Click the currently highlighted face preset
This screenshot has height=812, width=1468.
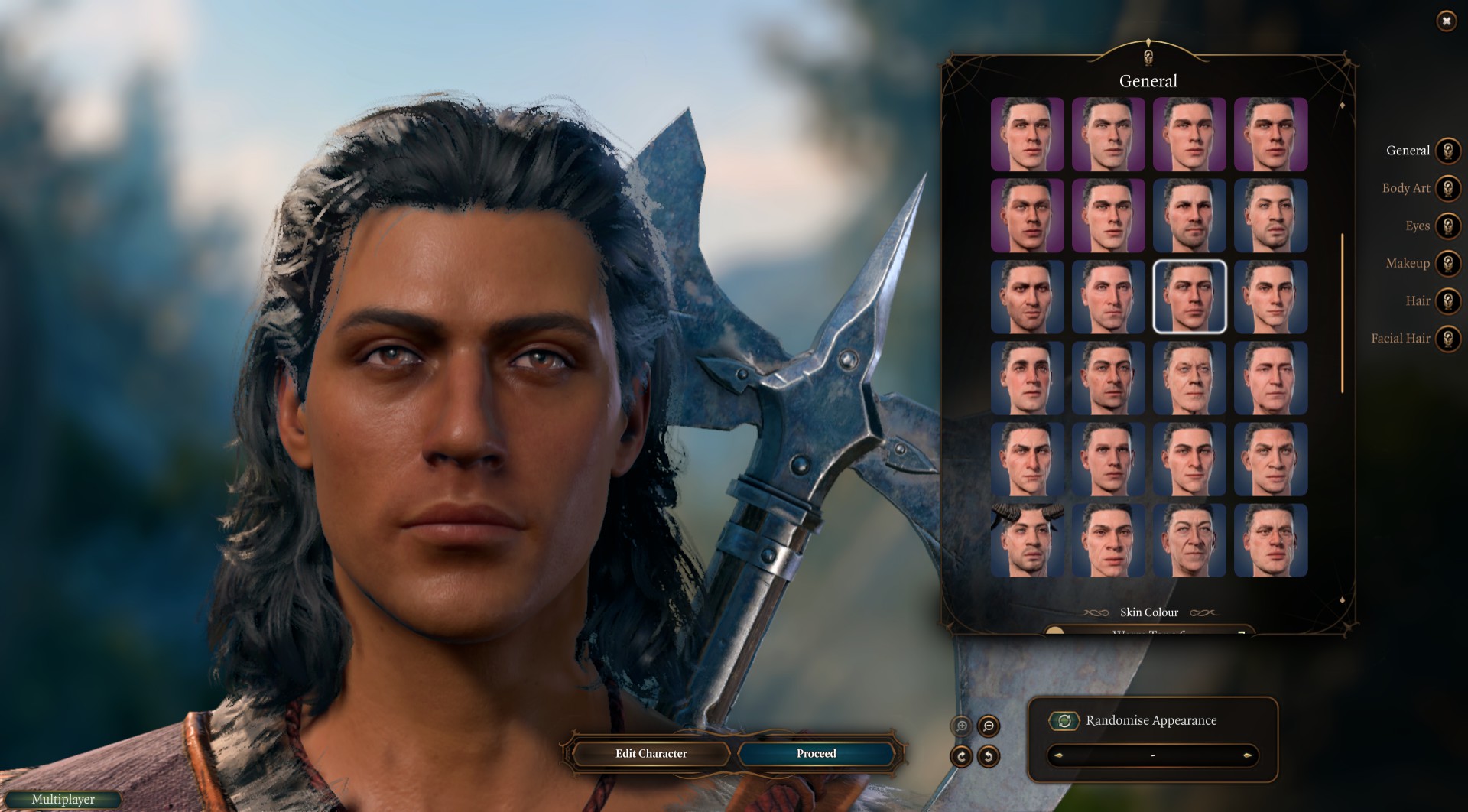pos(1189,297)
